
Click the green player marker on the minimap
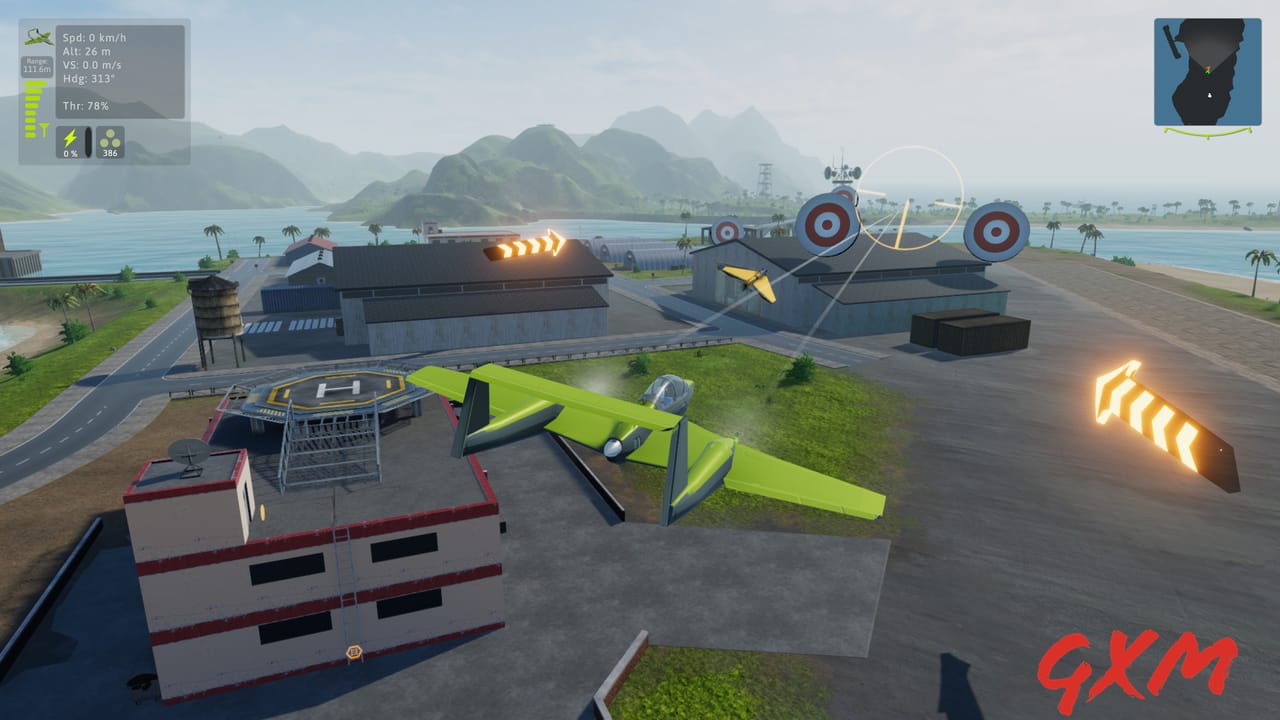(1207, 72)
